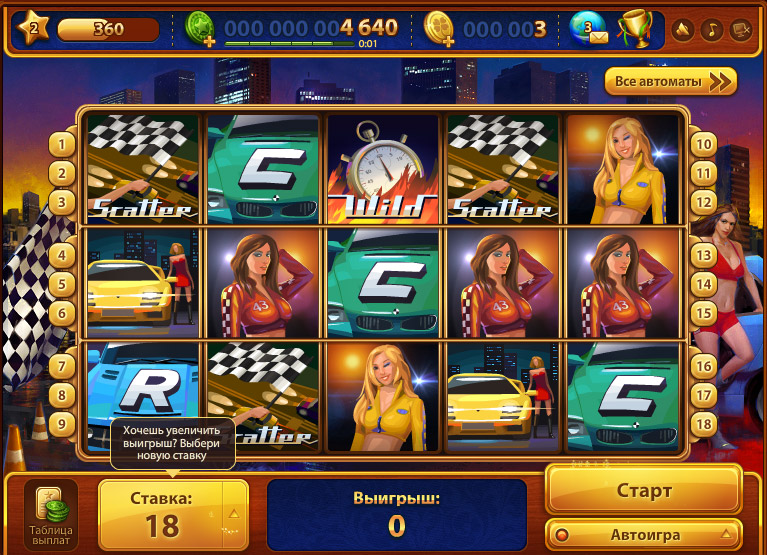Select payline number 1
Image resolution: width=767 pixels, height=555 pixels.
tap(62, 144)
